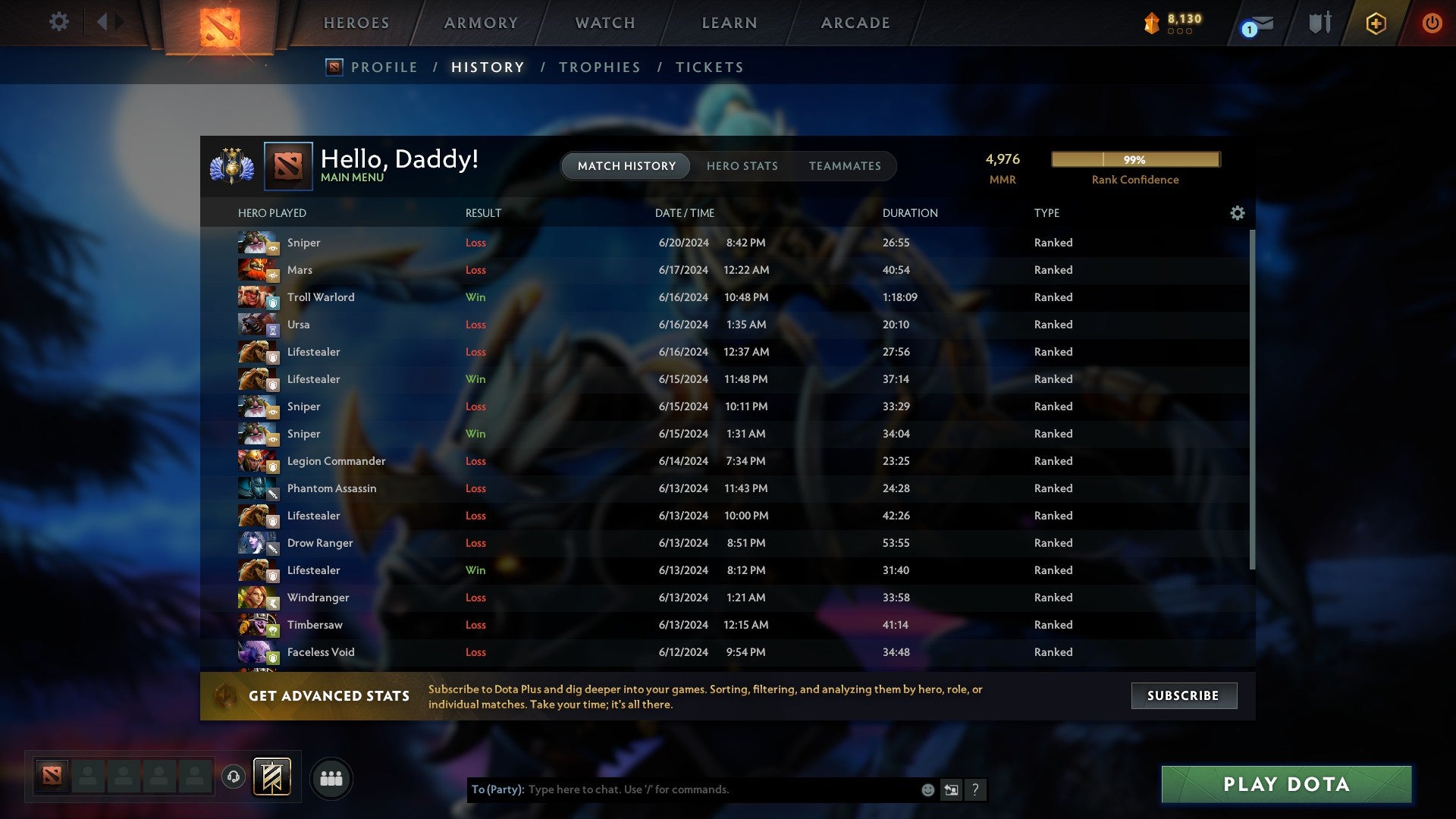The width and height of the screenshot is (1456, 819).
Task: Click the SUBSCRIBE button for Dota Plus
Action: pyautogui.click(x=1183, y=695)
